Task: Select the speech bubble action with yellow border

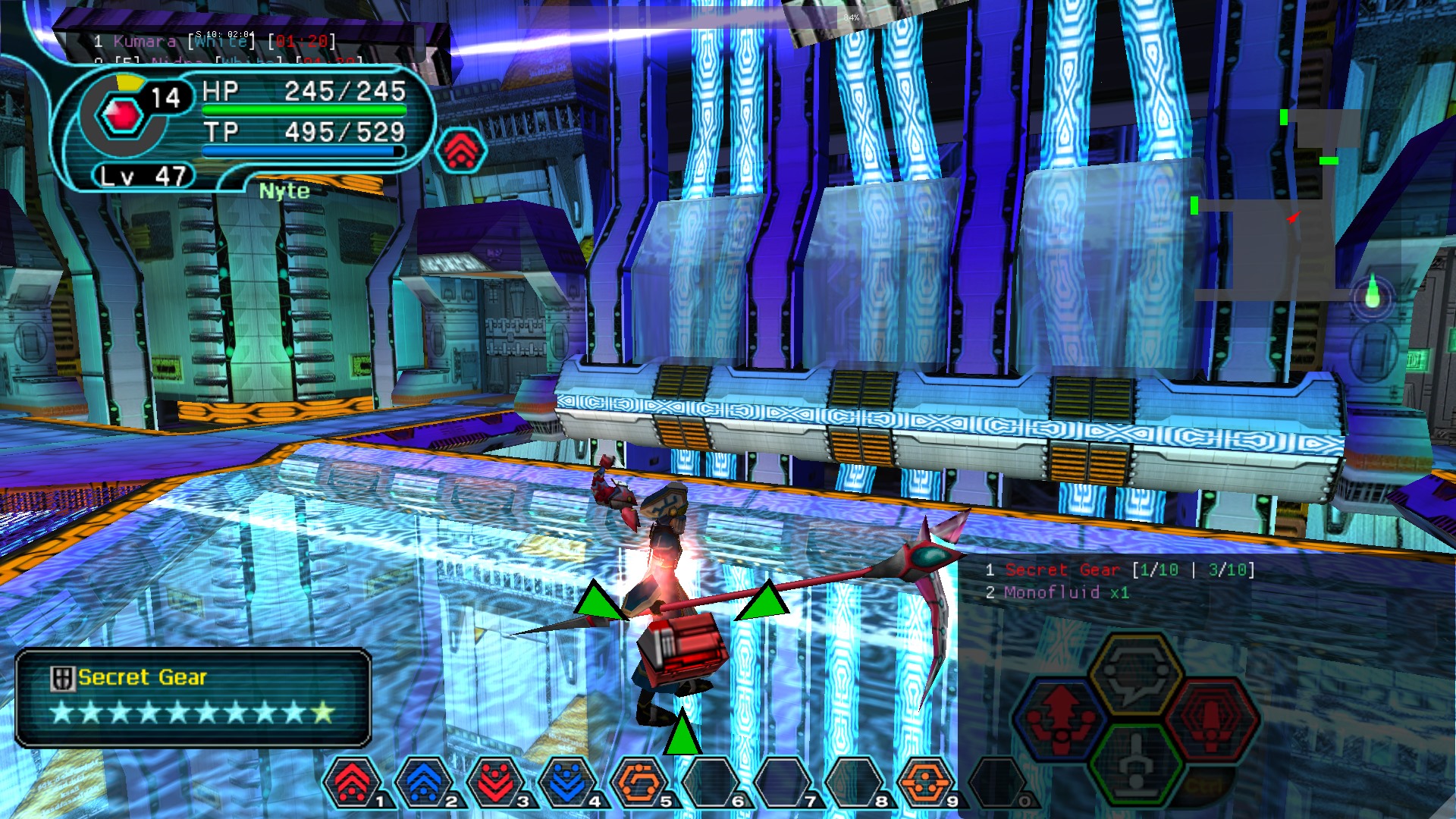Action: [x=1135, y=674]
